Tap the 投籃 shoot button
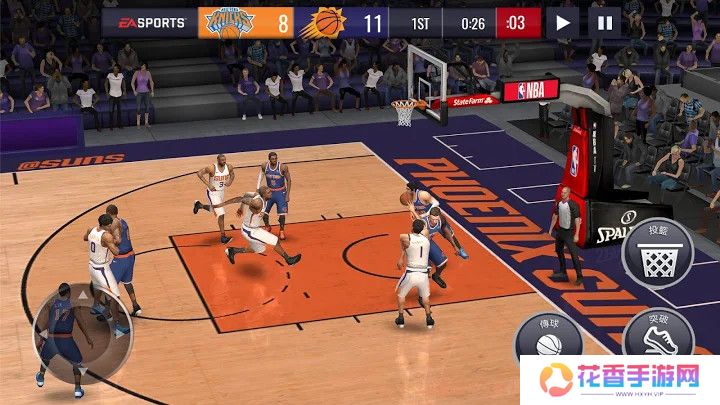Screen dimensions: 720x405 tap(658, 253)
